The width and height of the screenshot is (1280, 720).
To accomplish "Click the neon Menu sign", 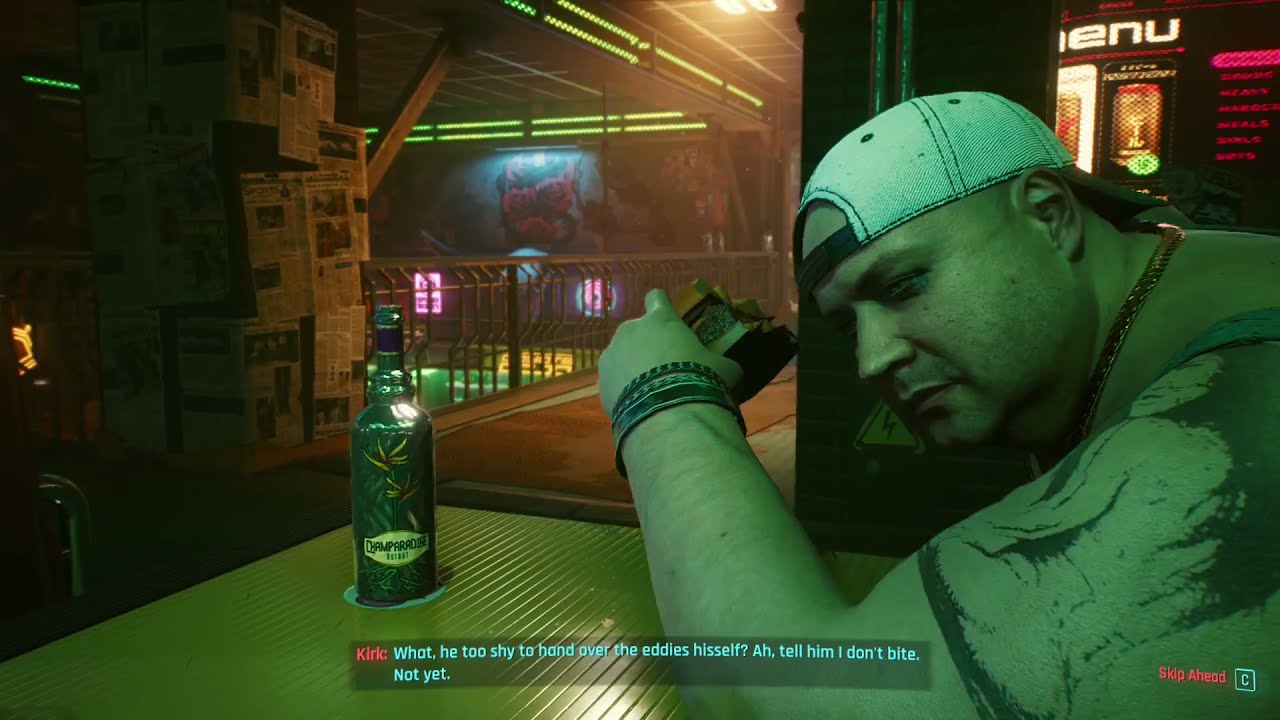I will (x=1118, y=32).
